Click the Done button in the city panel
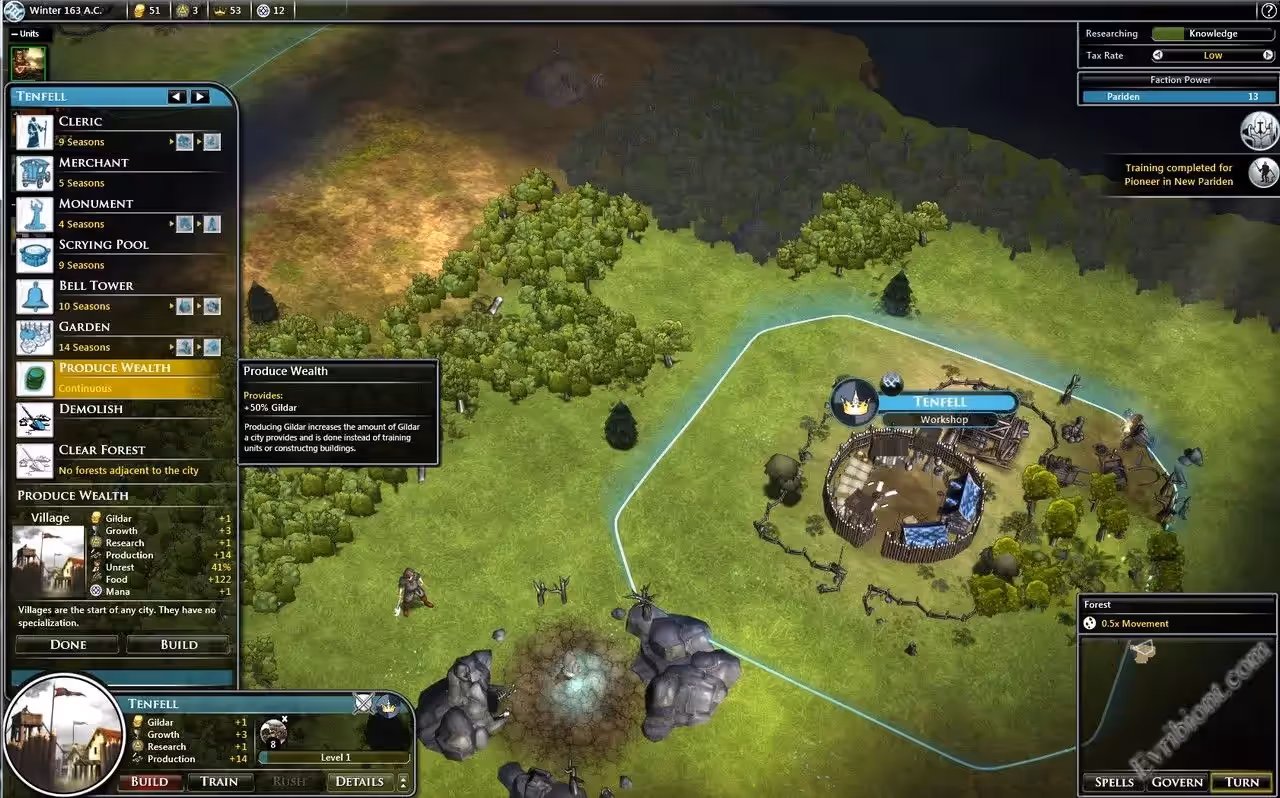Viewport: 1280px width, 798px height. (68, 645)
